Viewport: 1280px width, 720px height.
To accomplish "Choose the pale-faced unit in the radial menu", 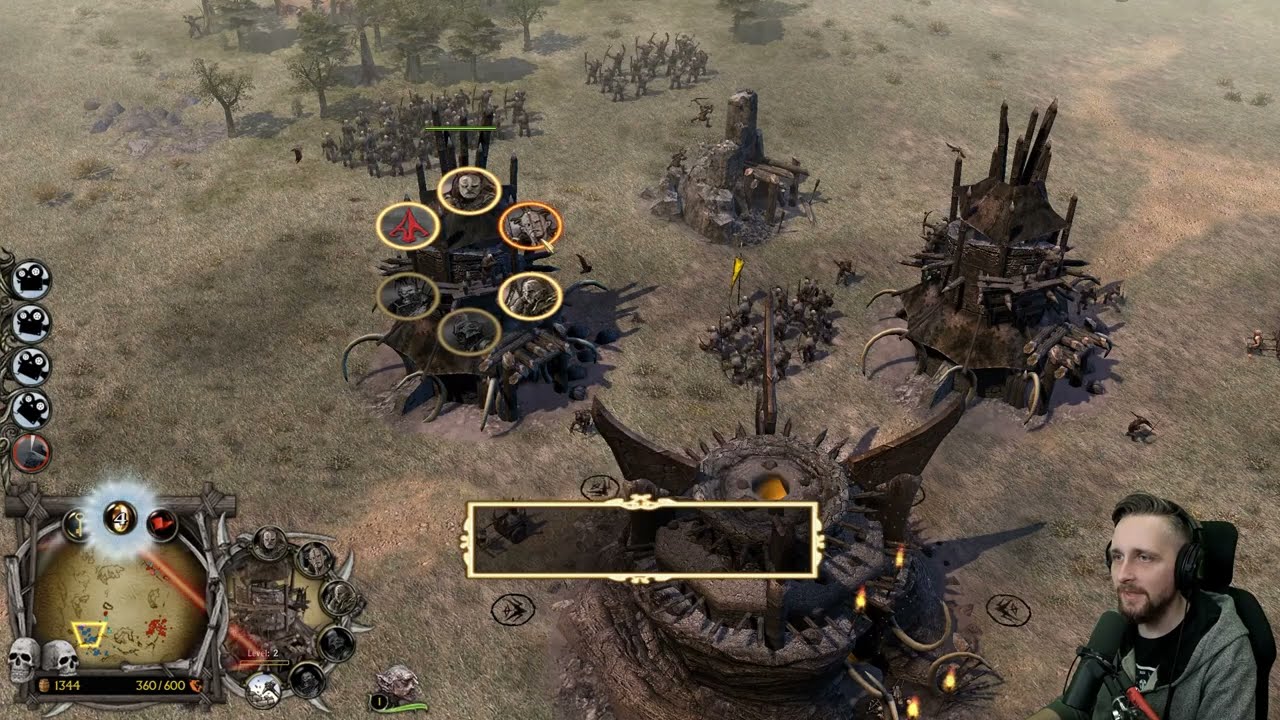I will click(x=469, y=190).
